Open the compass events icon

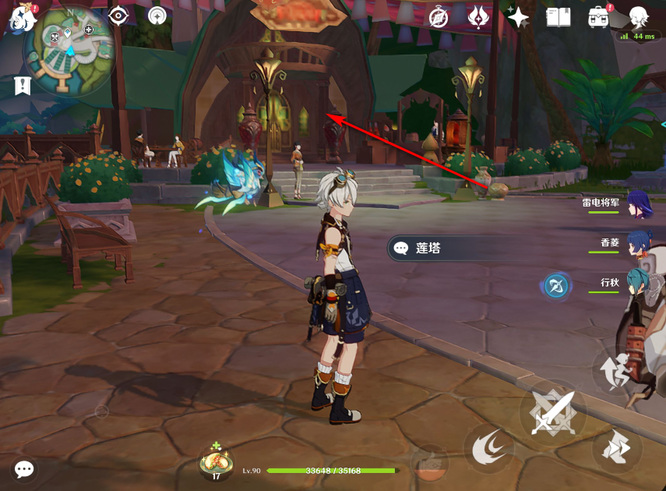click(438, 17)
